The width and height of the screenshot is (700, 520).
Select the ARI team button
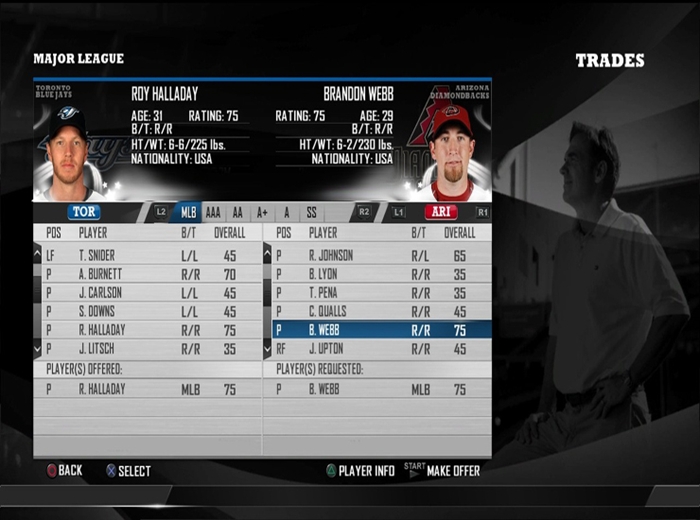[x=440, y=212]
